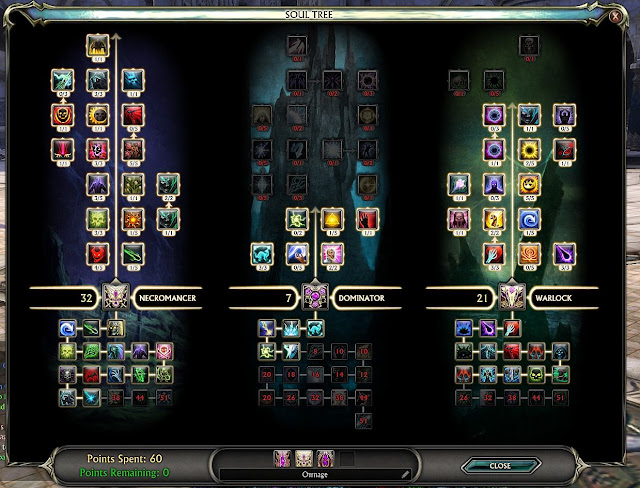
Task: Click the pink heart Necromancer root ability
Action: (164, 351)
